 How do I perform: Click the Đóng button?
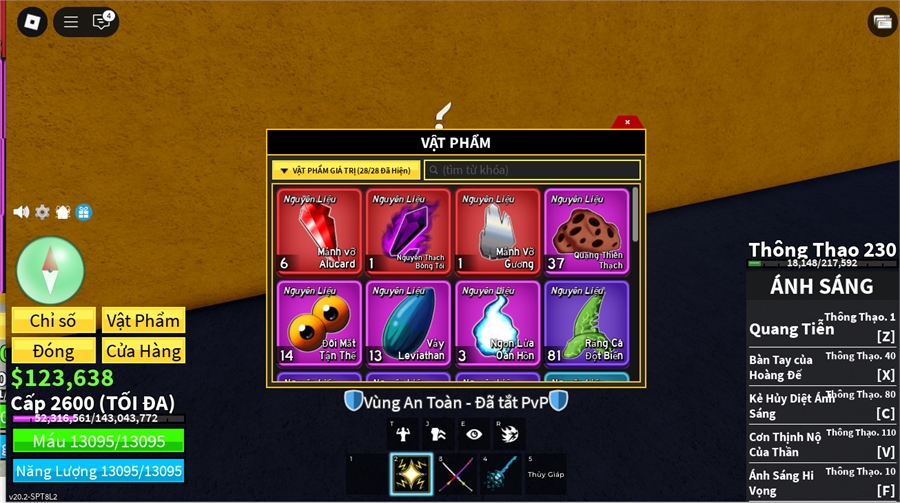pyautogui.click(x=54, y=351)
